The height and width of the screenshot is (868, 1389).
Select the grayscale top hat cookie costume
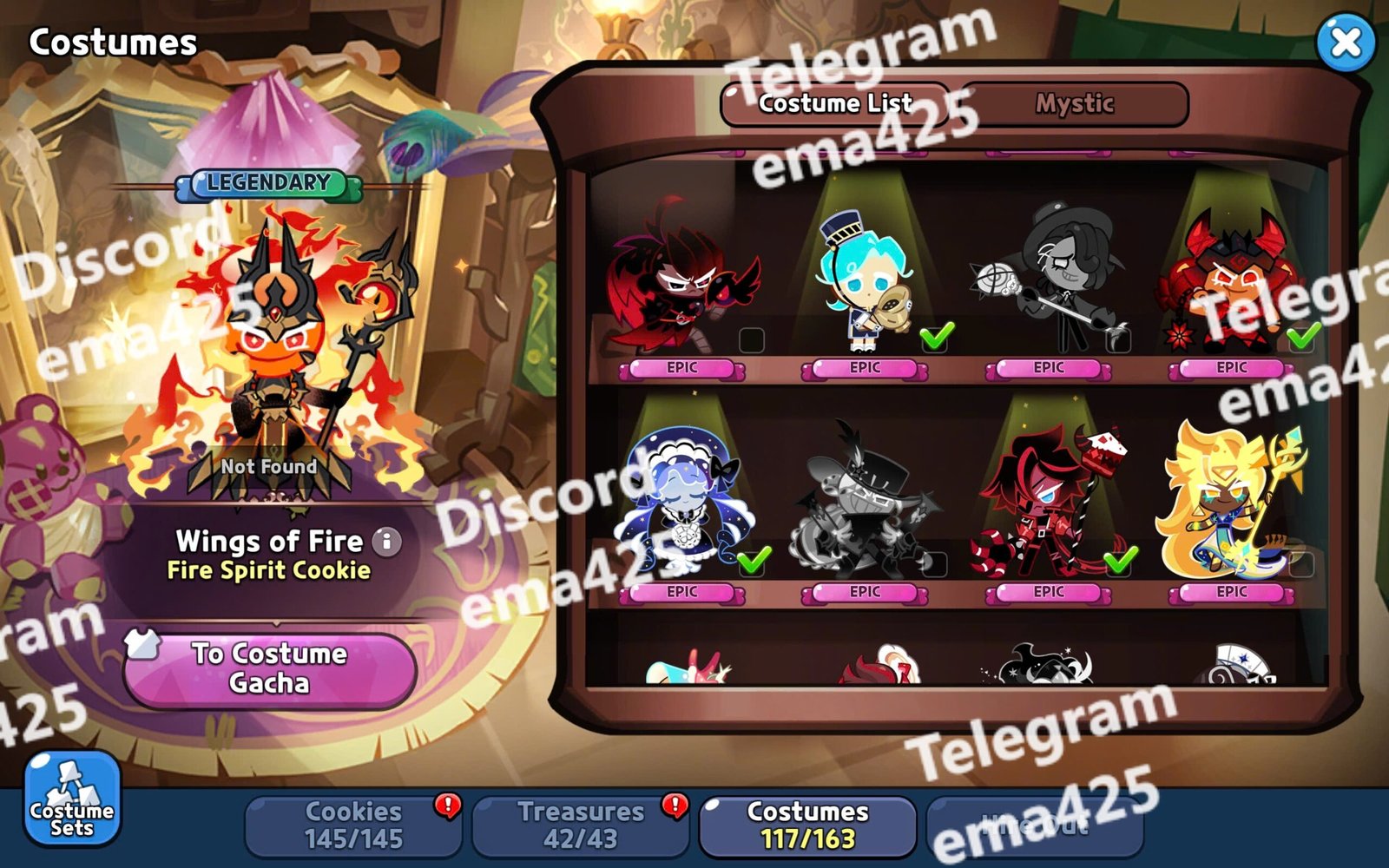[866, 503]
